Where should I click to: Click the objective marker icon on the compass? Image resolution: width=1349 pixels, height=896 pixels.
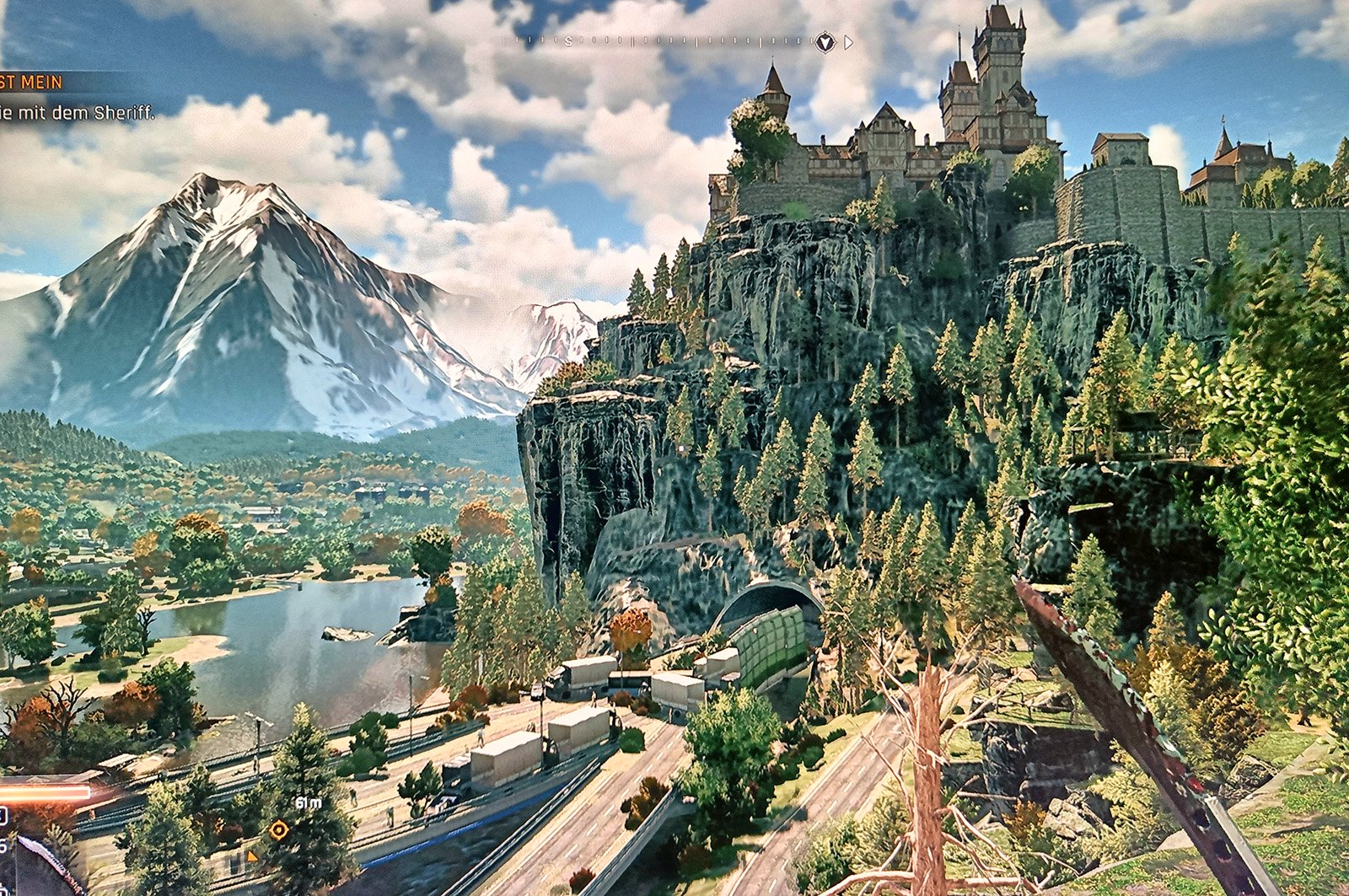[825, 41]
